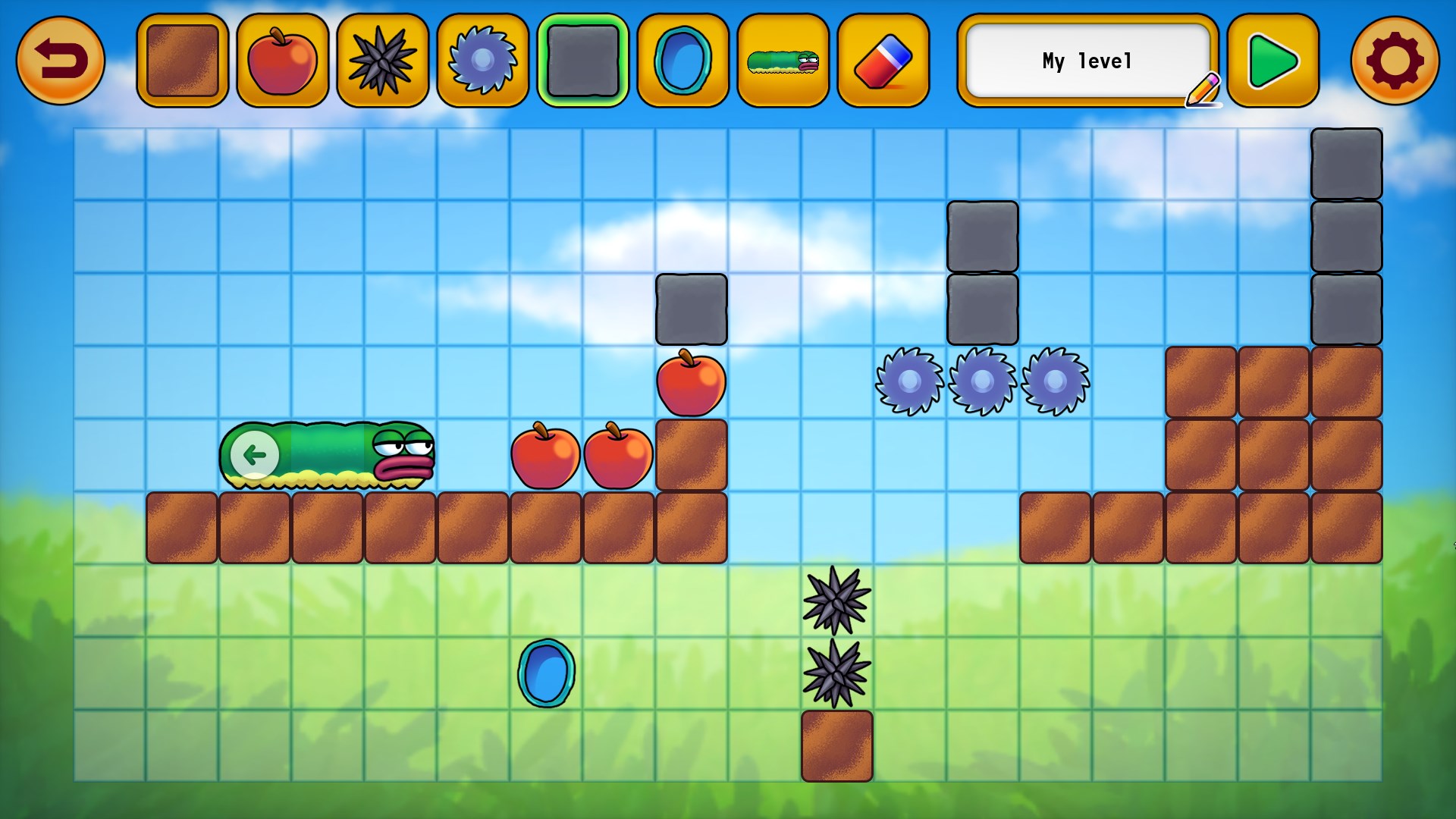Screen dimensions: 1456x819
Task: Select the spike ball tool
Action: (381, 60)
